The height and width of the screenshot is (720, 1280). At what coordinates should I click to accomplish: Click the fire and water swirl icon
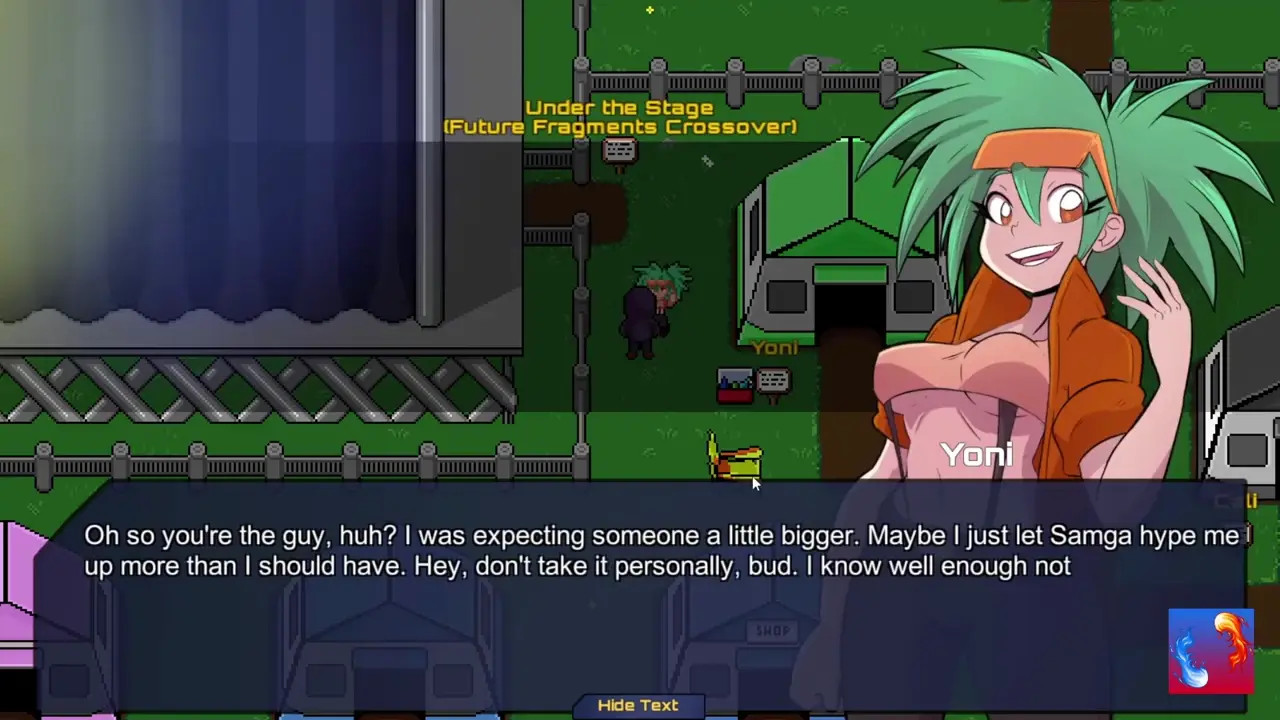(1210, 651)
